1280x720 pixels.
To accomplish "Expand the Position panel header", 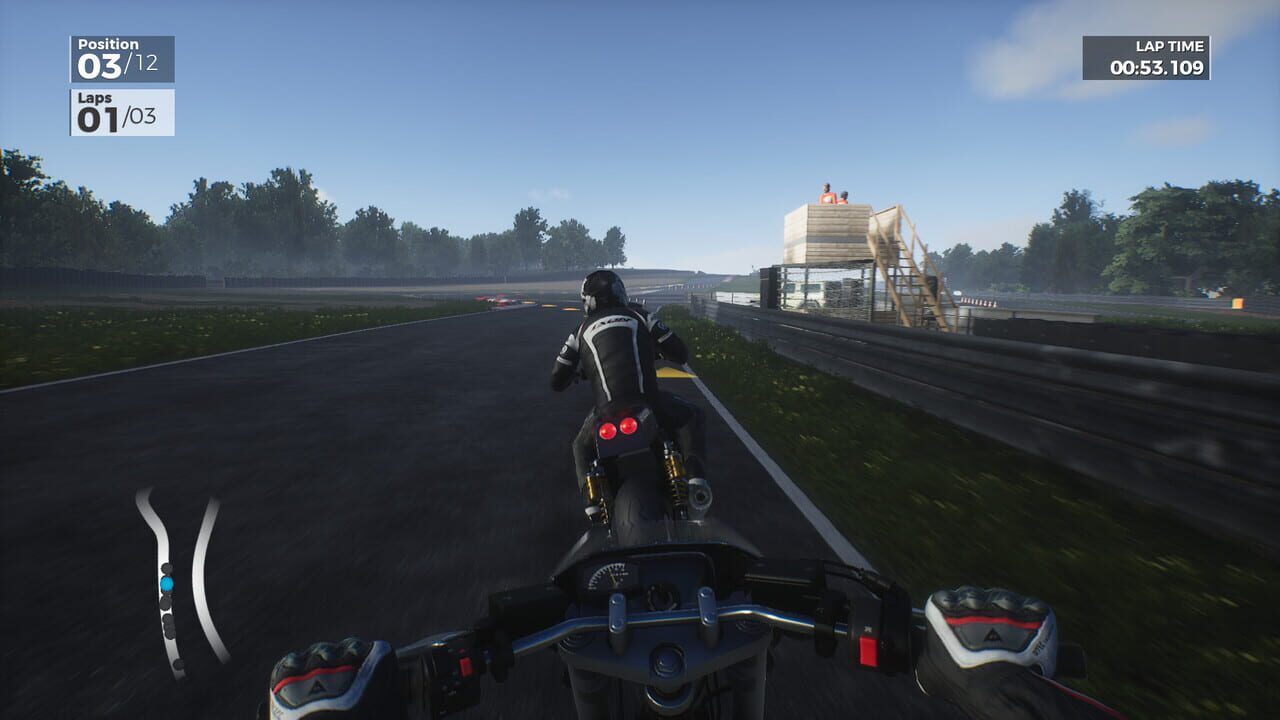I will (110, 44).
